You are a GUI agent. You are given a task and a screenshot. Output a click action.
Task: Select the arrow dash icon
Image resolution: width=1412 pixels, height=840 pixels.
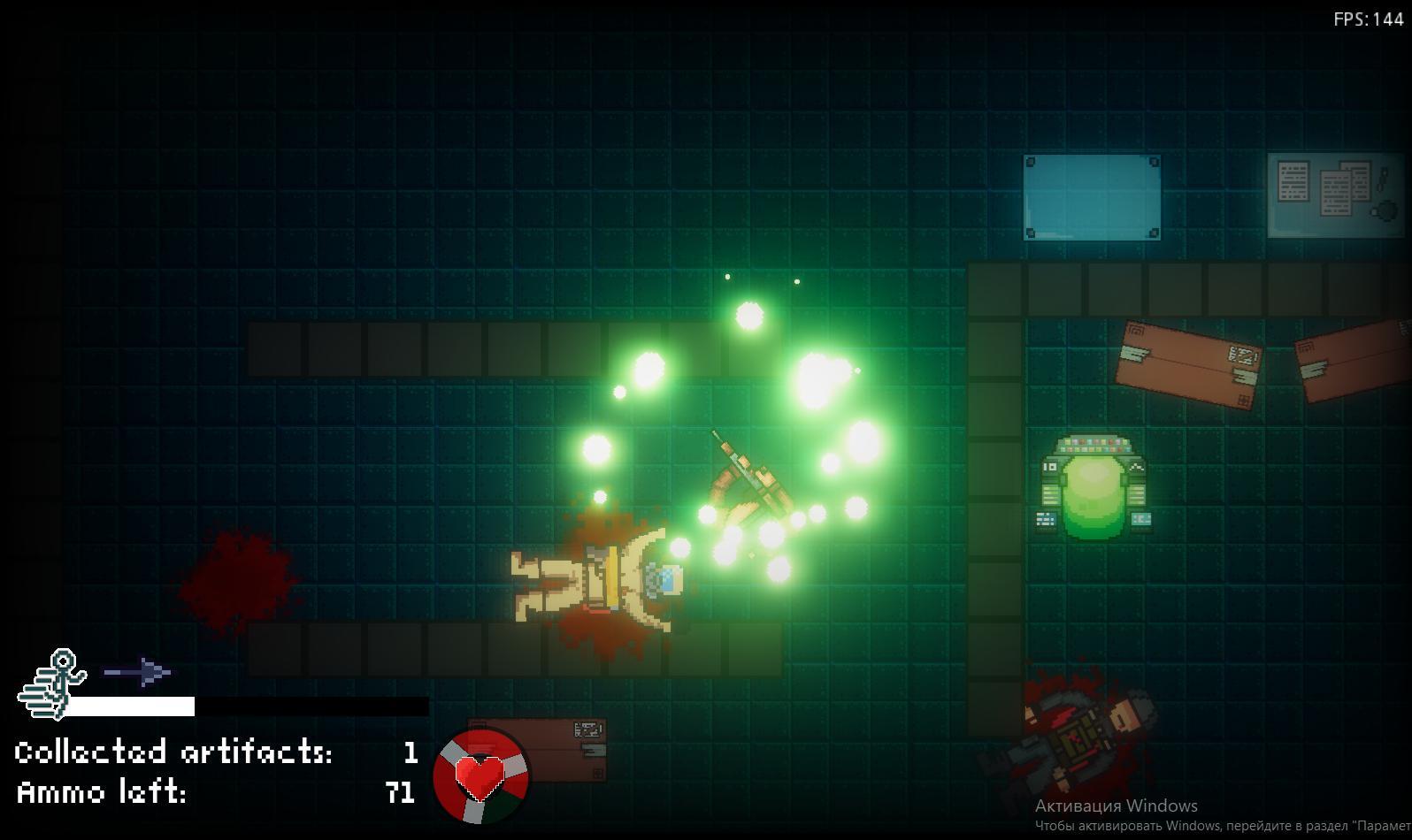138,673
